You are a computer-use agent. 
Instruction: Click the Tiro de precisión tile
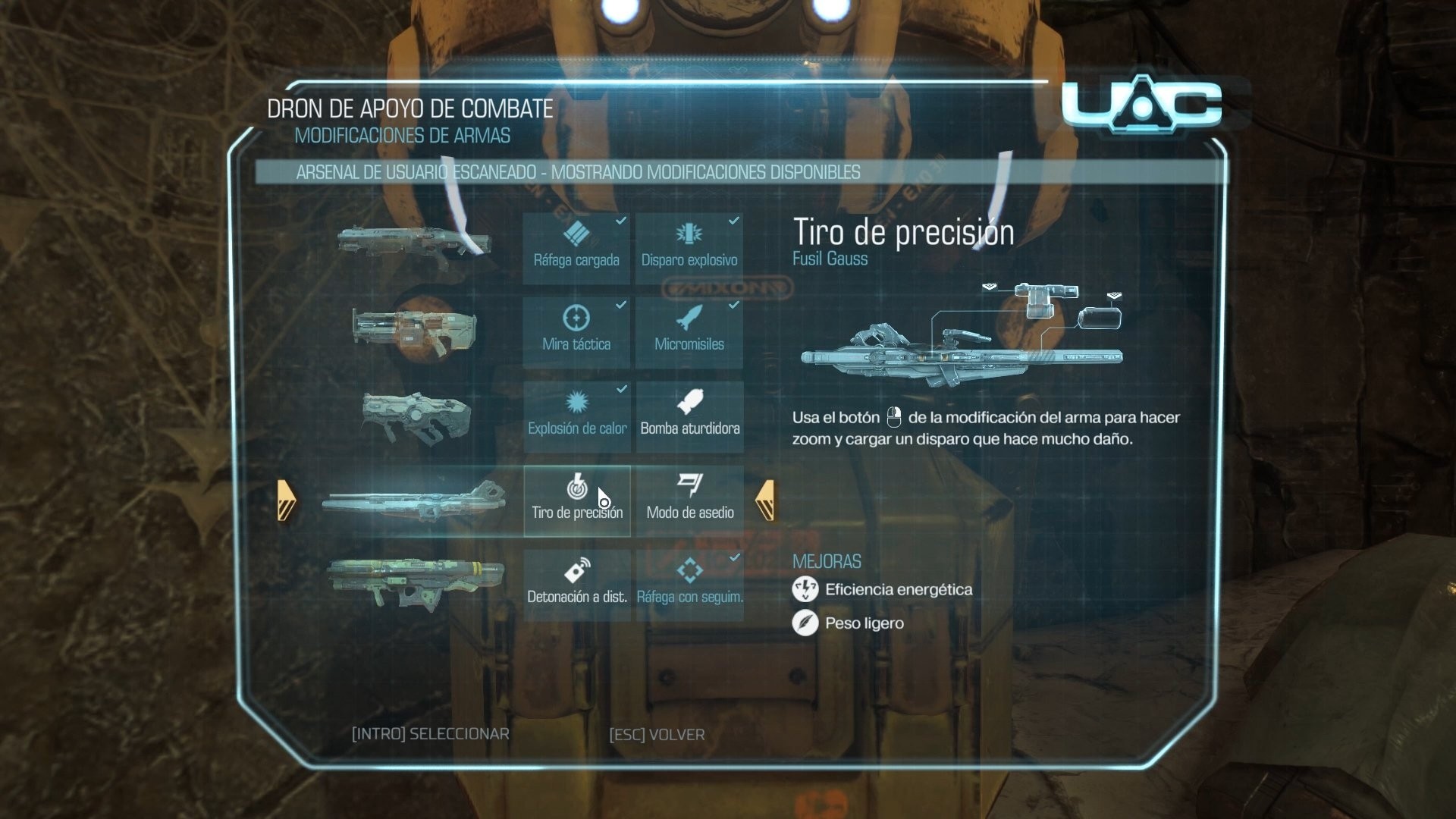(576, 500)
